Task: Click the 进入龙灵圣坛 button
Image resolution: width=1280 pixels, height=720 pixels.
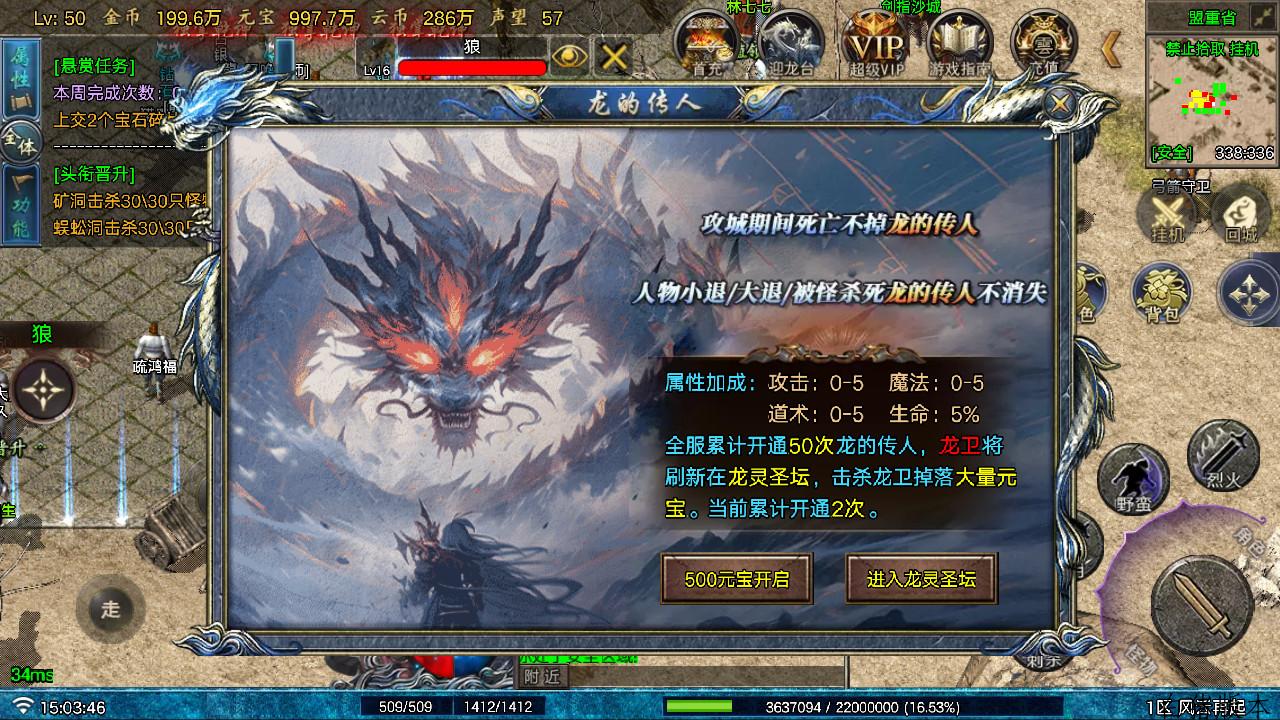Action: click(919, 578)
